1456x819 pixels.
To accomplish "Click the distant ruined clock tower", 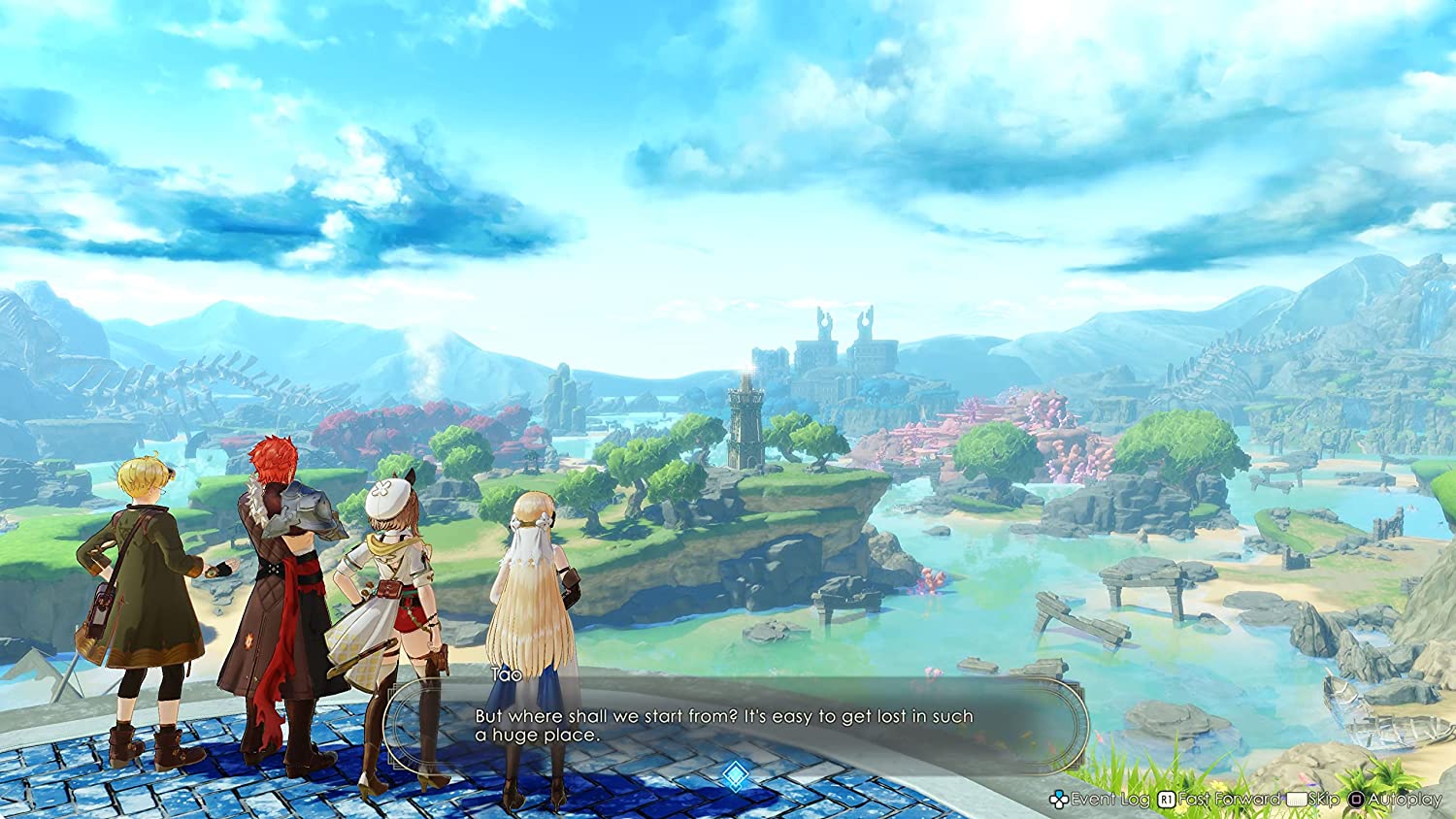I will 745,417.
